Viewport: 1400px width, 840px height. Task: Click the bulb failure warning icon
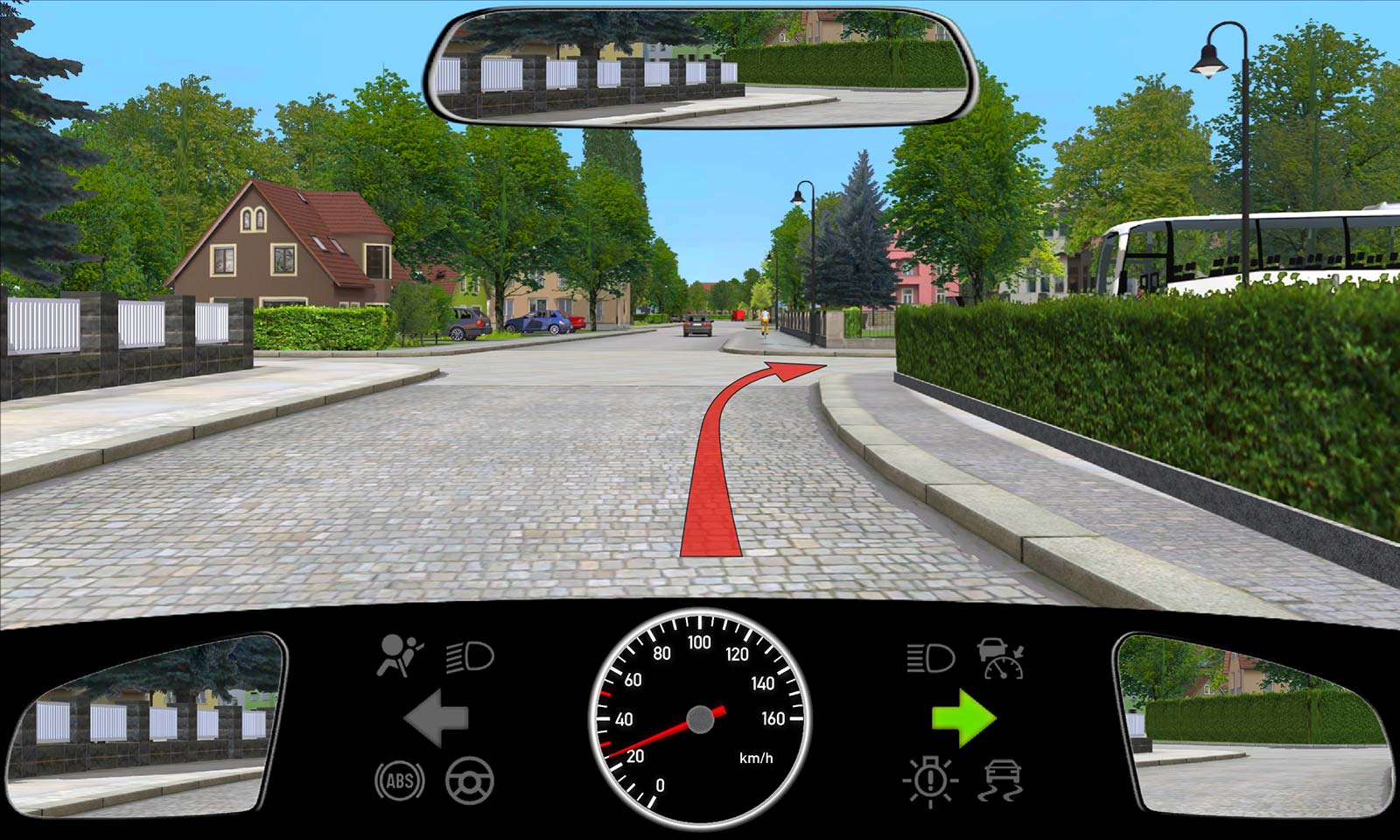(x=930, y=779)
